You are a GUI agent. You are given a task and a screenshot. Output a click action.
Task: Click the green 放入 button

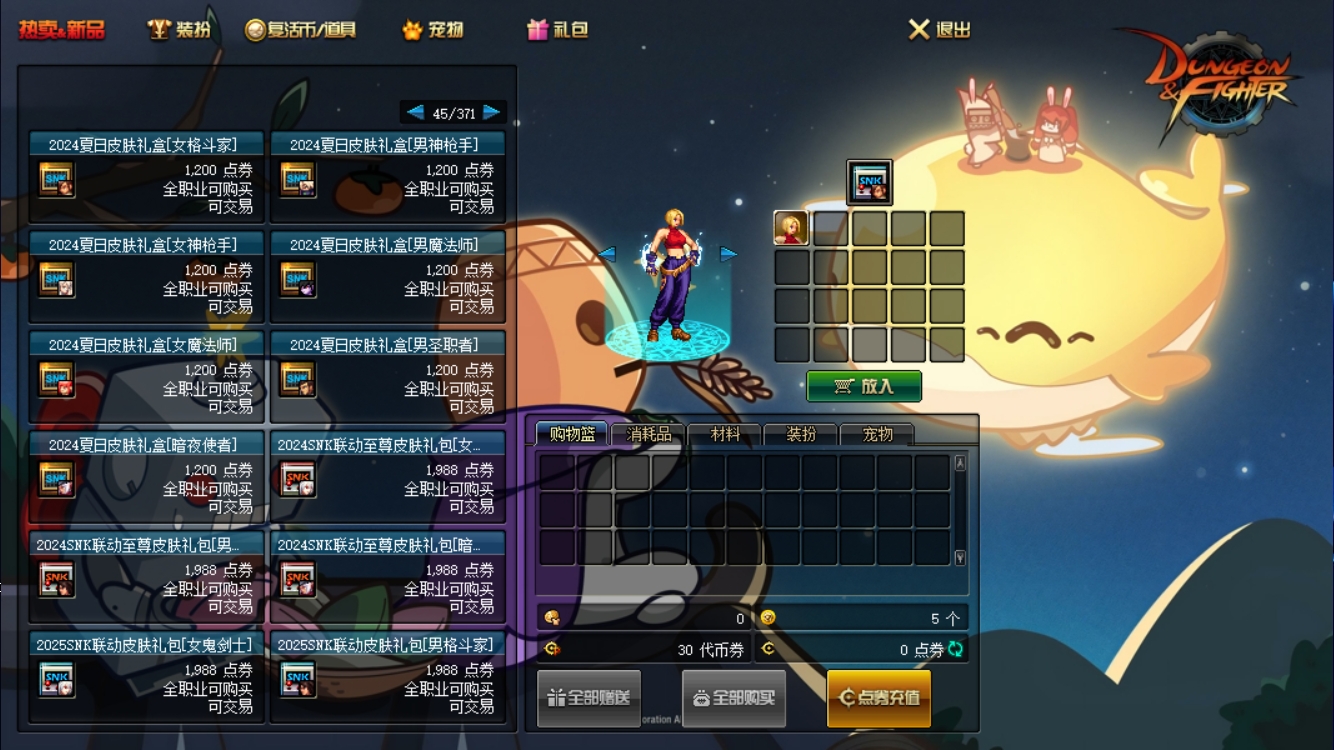pyautogui.click(x=864, y=386)
